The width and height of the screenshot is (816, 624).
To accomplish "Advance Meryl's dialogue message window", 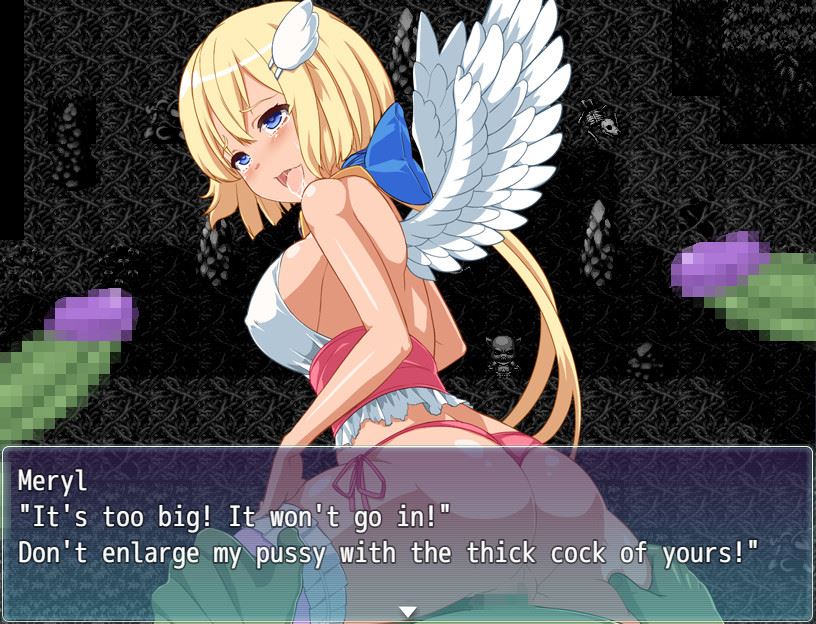I will click(407, 530).
